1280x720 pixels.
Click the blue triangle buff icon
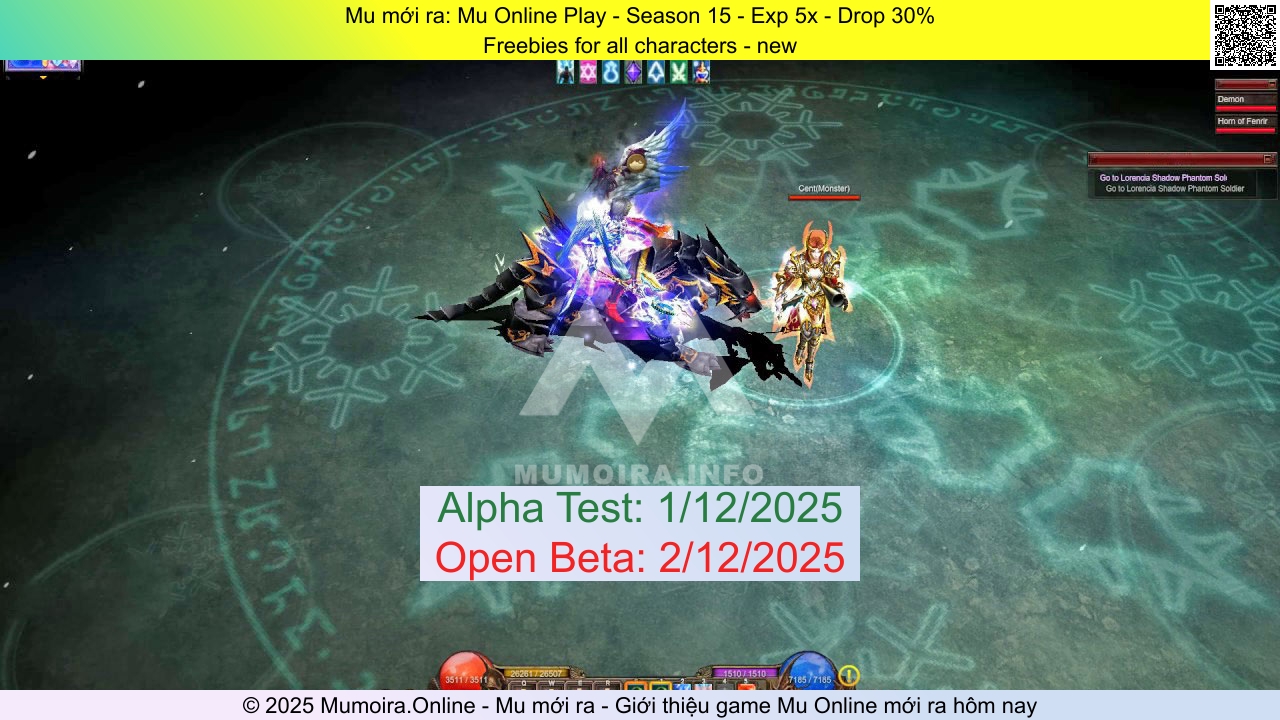[x=655, y=70]
